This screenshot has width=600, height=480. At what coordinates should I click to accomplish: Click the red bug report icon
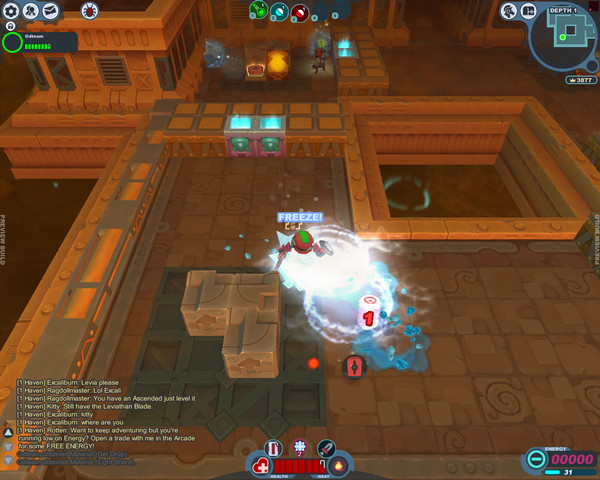(x=89, y=11)
